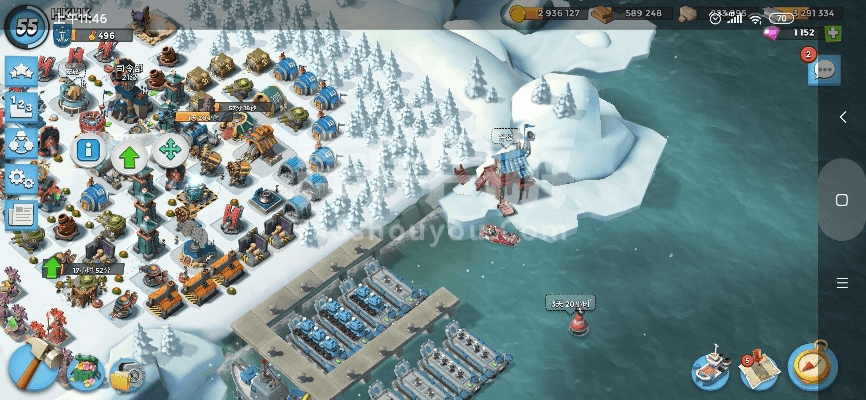Open the task force group menu
This screenshot has height=400, width=866.
(21, 142)
